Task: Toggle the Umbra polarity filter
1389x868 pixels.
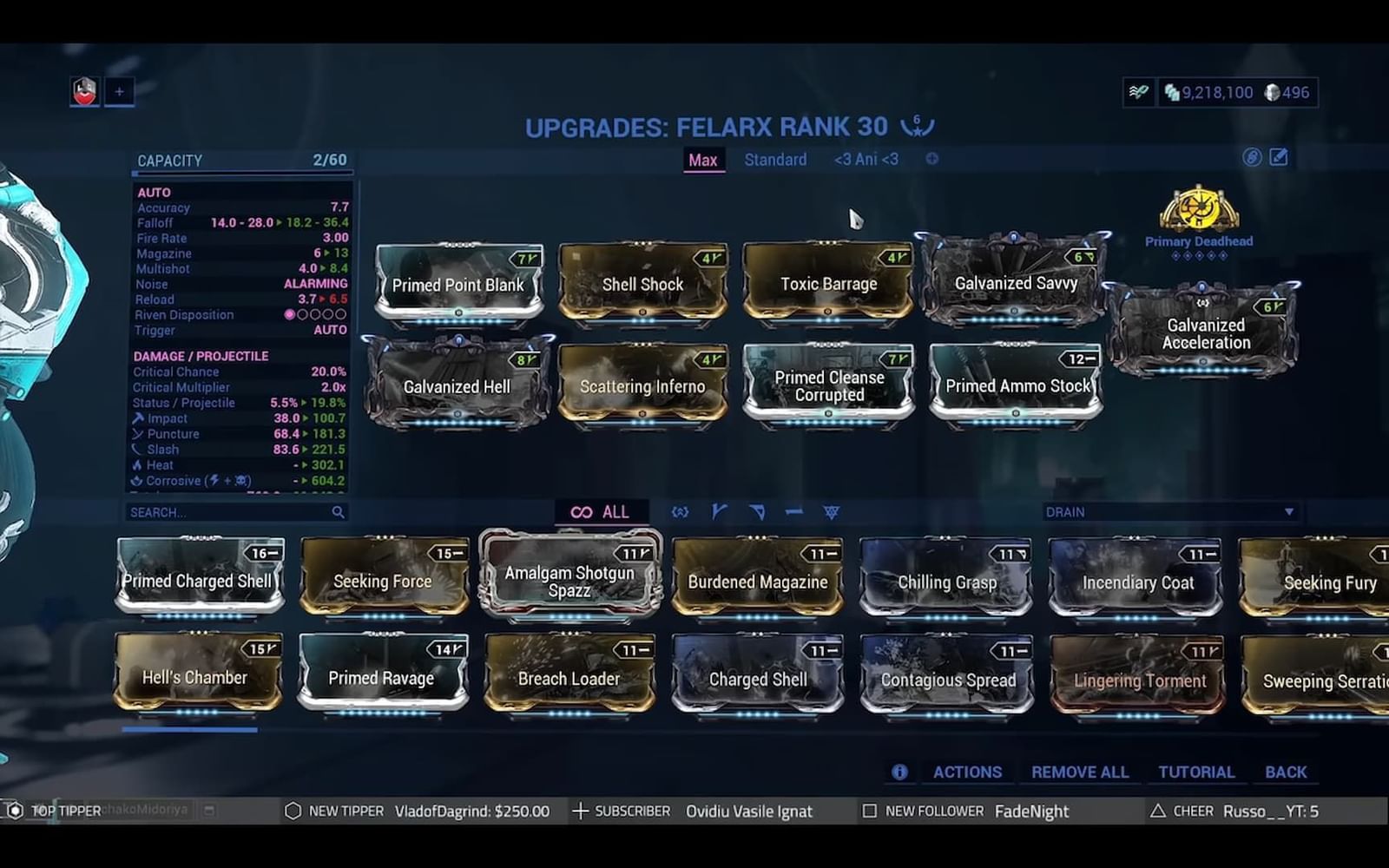Action: (680, 512)
